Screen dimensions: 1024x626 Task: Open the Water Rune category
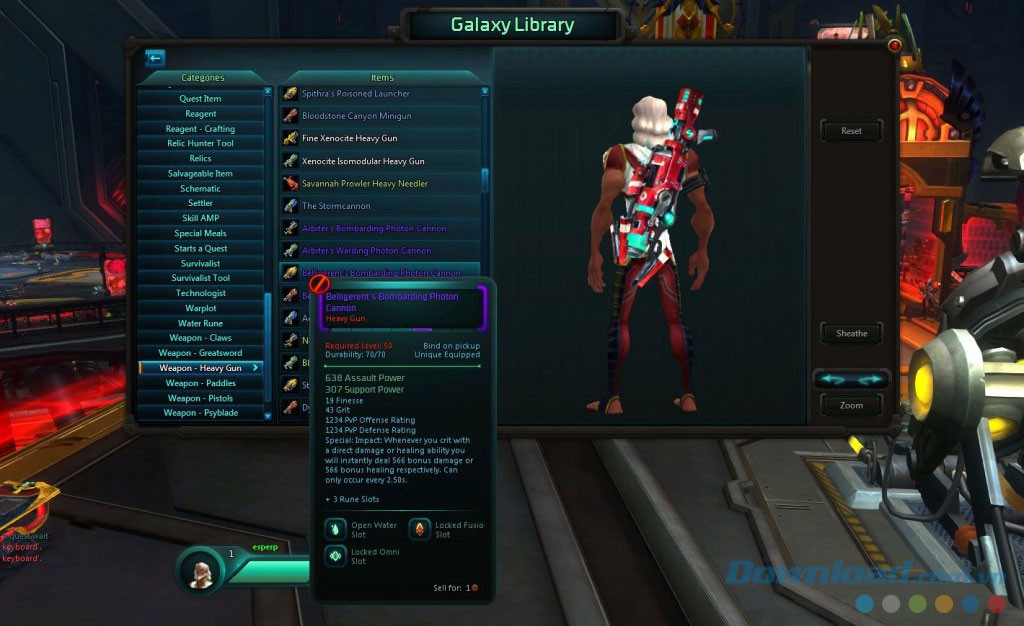200,323
